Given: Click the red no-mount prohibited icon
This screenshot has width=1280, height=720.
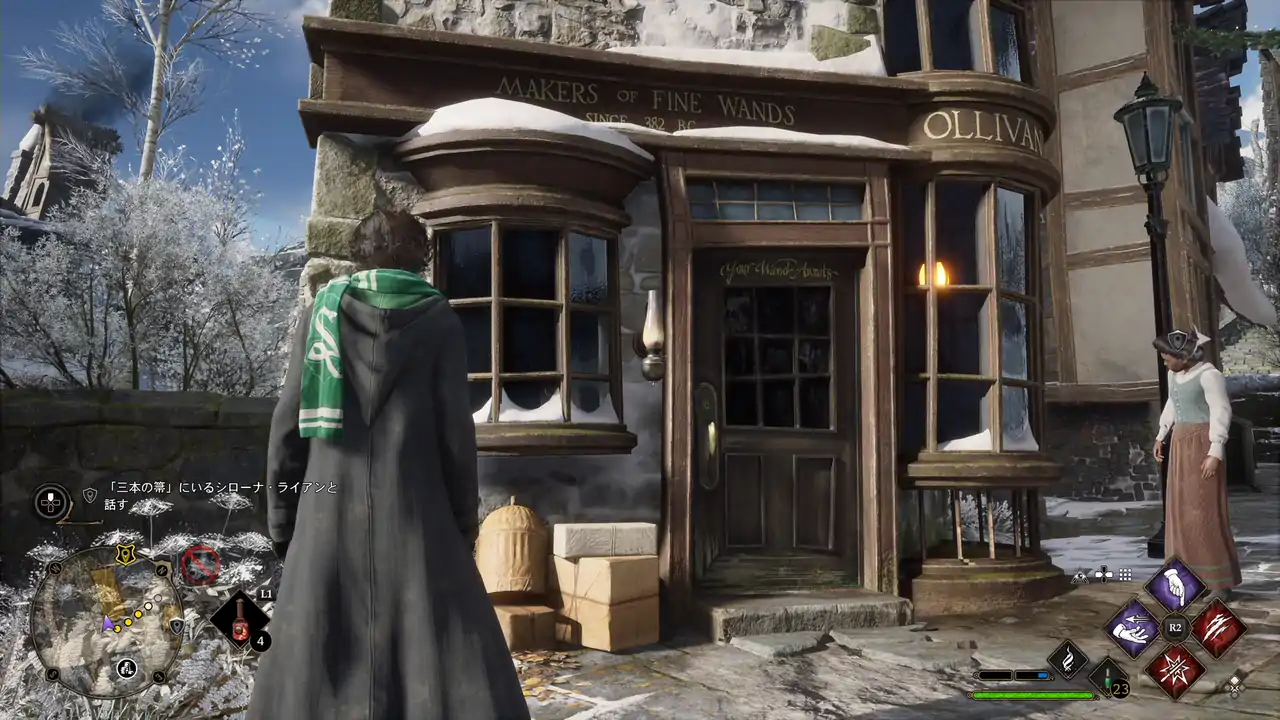Looking at the screenshot, I should pyautogui.click(x=200, y=566).
